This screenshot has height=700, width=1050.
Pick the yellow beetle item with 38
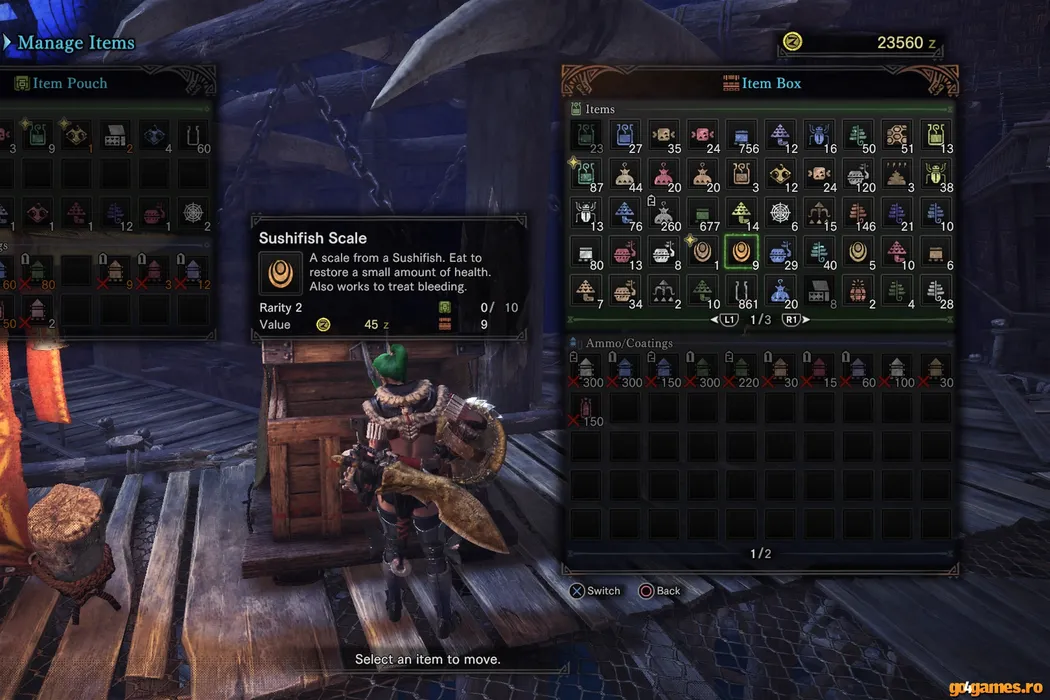(937, 175)
